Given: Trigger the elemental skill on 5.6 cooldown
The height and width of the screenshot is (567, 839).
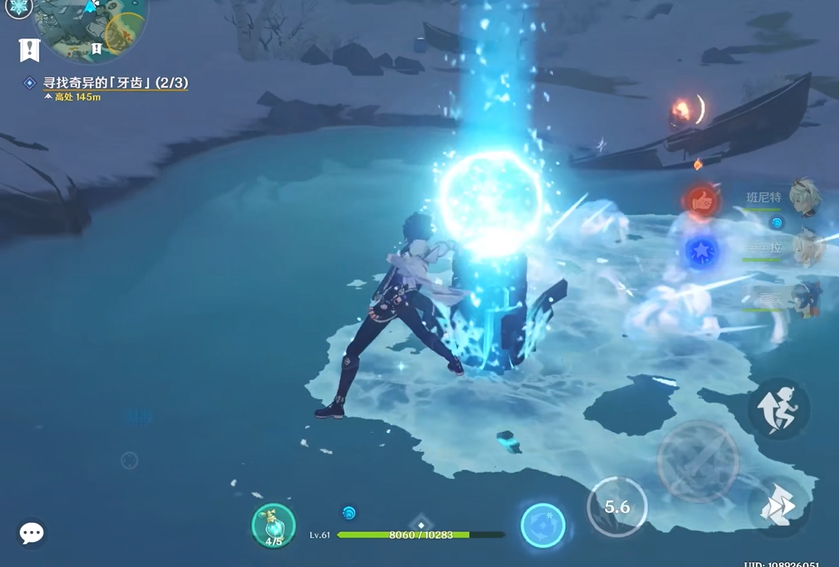Looking at the screenshot, I should coord(616,507).
